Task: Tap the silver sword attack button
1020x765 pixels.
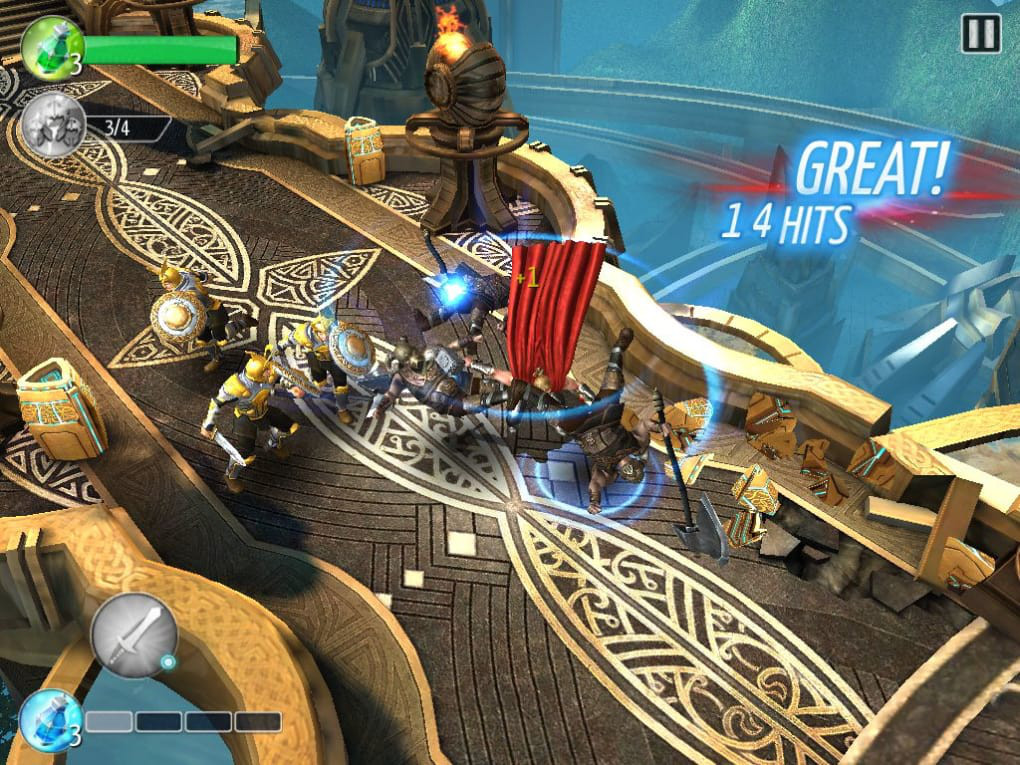Action: click(134, 636)
